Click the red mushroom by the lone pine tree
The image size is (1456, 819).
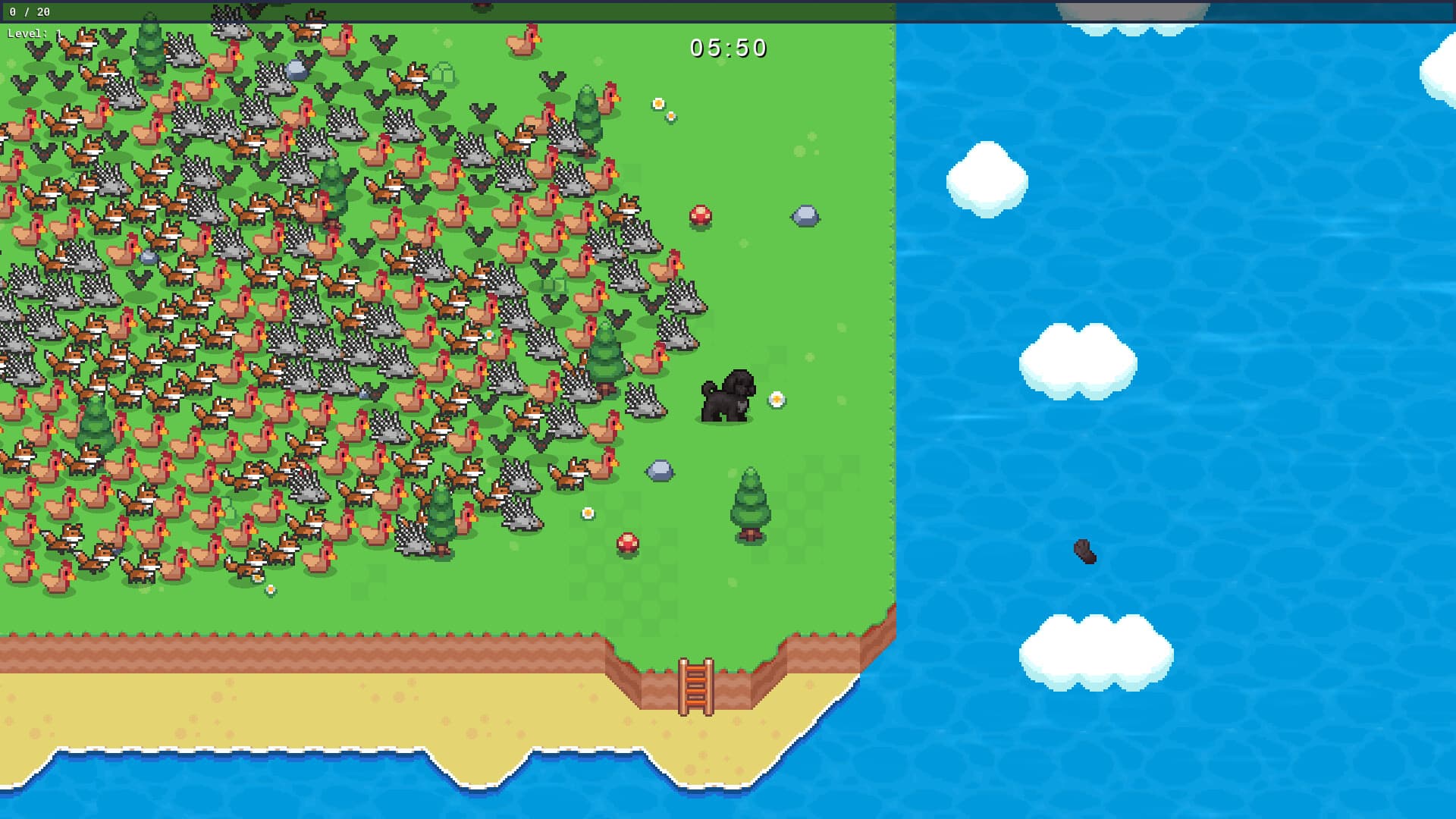coord(626,543)
